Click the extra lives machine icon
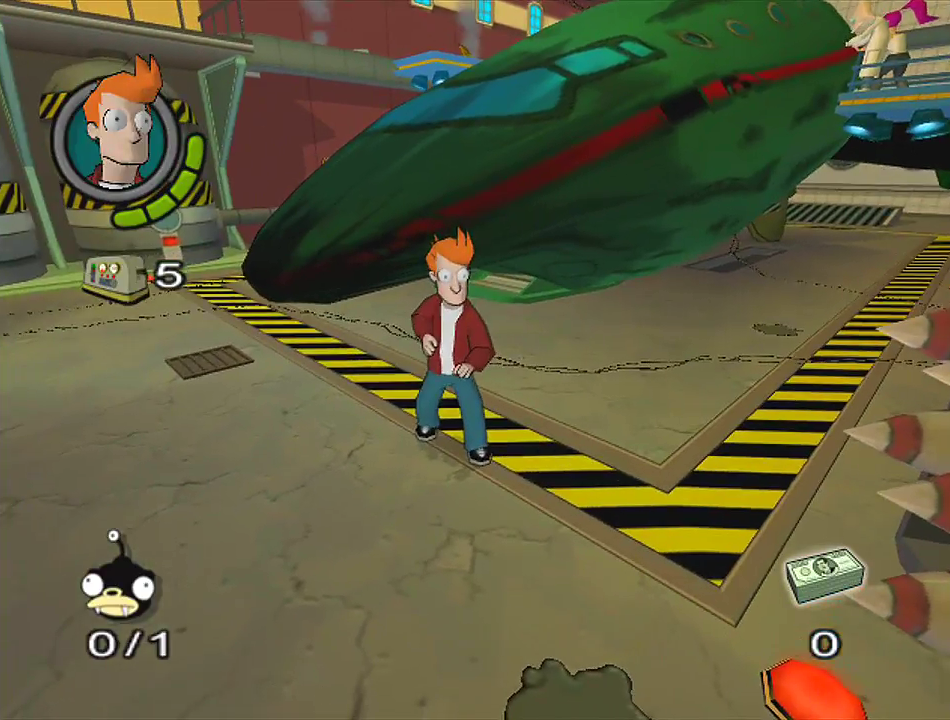Image resolution: width=950 pixels, height=720 pixels. (115, 276)
